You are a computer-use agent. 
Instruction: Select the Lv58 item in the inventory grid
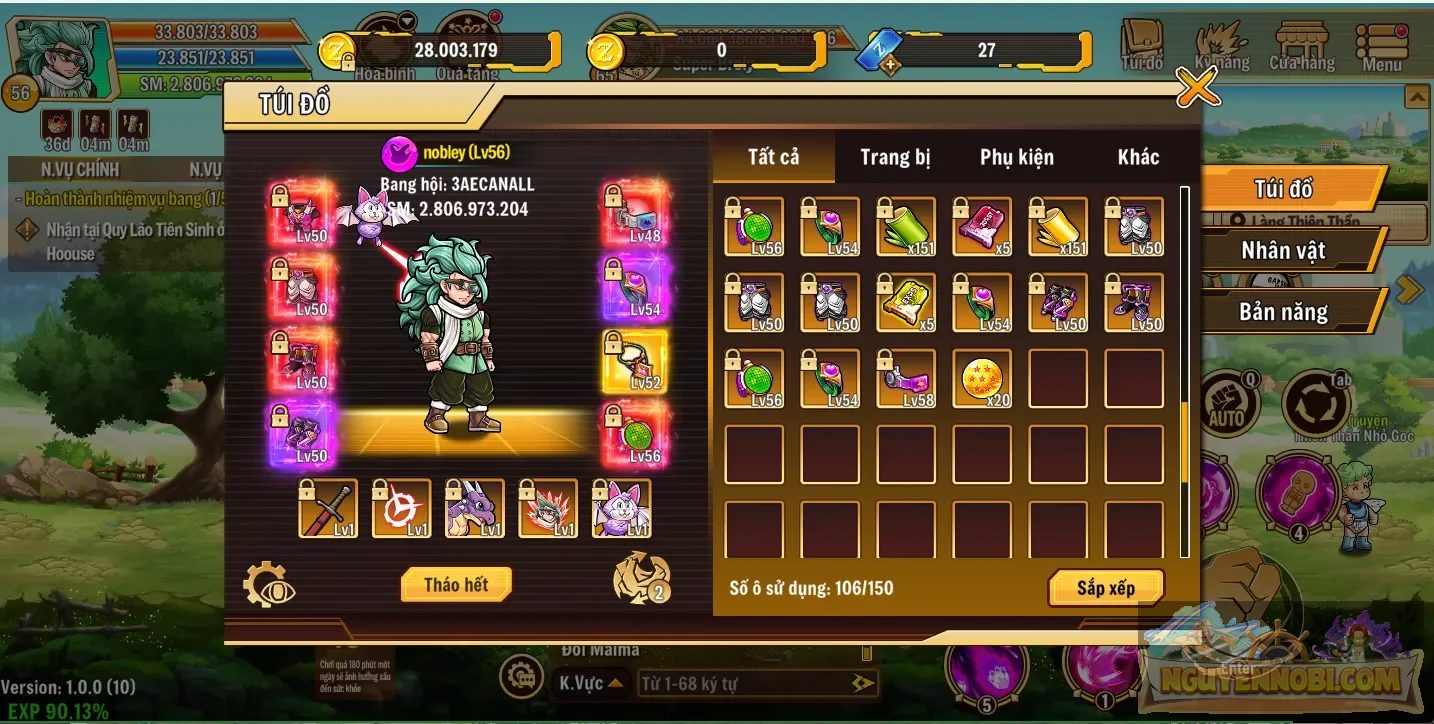pyautogui.click(x=905, y=378)
